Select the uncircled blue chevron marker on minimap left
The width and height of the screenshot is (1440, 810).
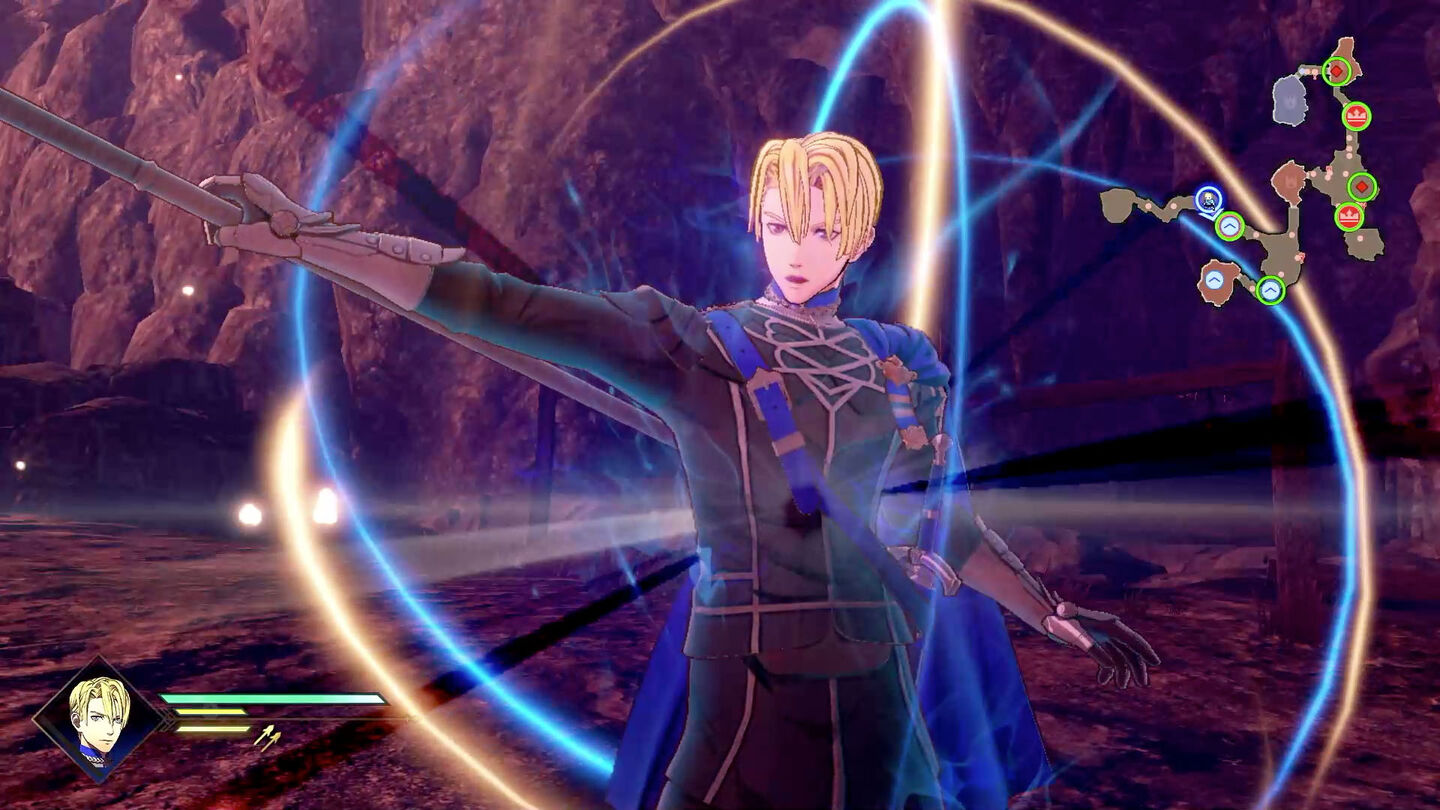(x=1213, y=278)
